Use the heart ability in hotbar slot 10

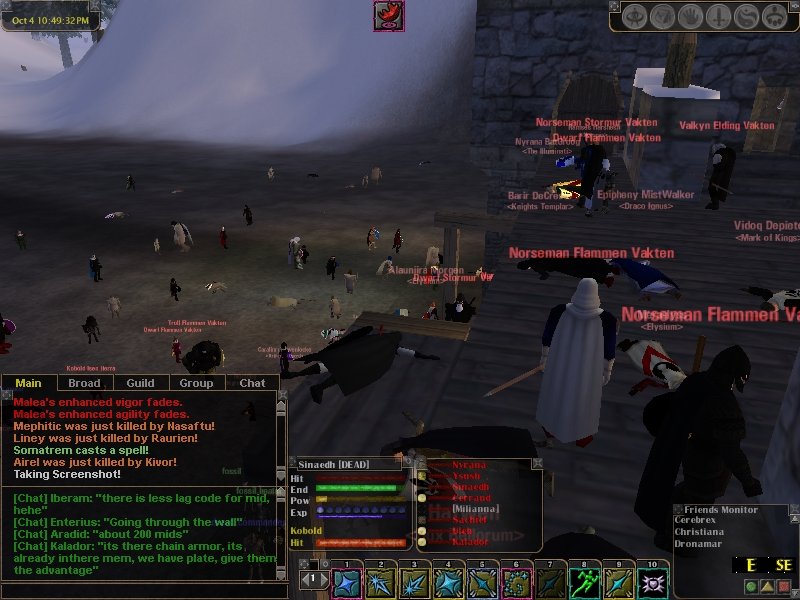coord(653,582)
